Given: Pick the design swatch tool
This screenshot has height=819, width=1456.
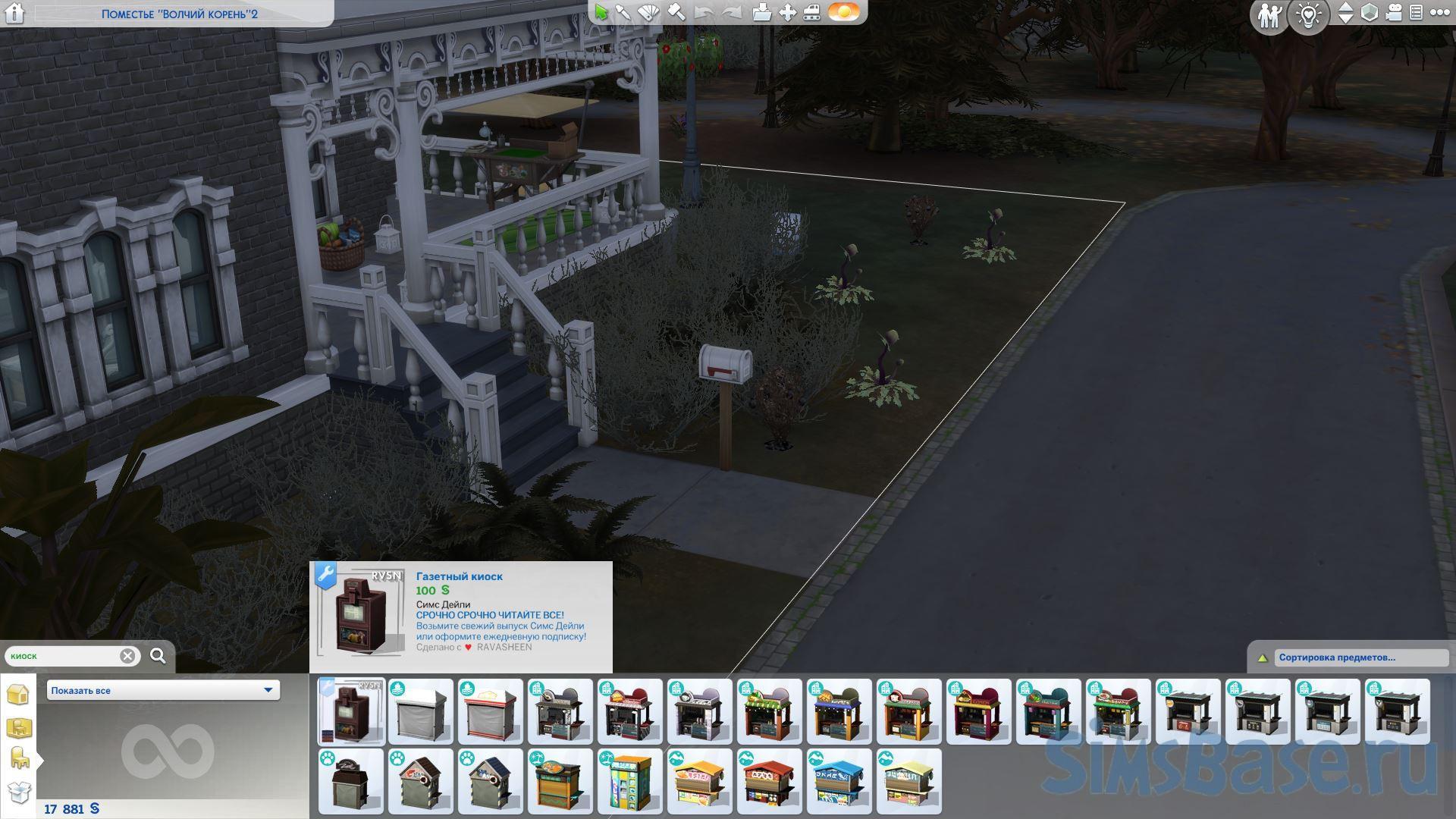Looking at the screenshot, I should [x=649, y=13].
